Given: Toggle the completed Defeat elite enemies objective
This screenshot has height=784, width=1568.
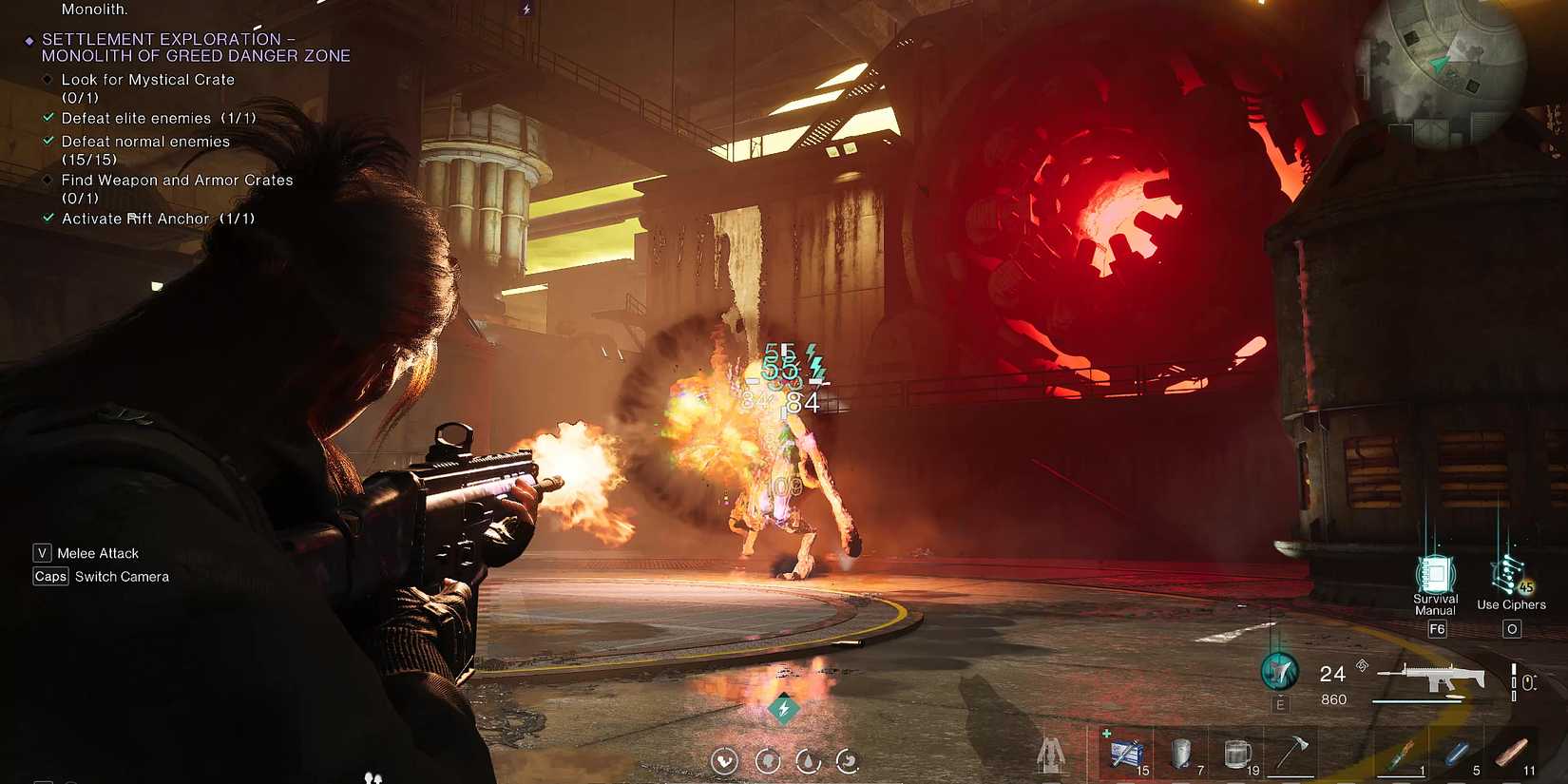Looking at the screenshot, I should tap(49, 118).
